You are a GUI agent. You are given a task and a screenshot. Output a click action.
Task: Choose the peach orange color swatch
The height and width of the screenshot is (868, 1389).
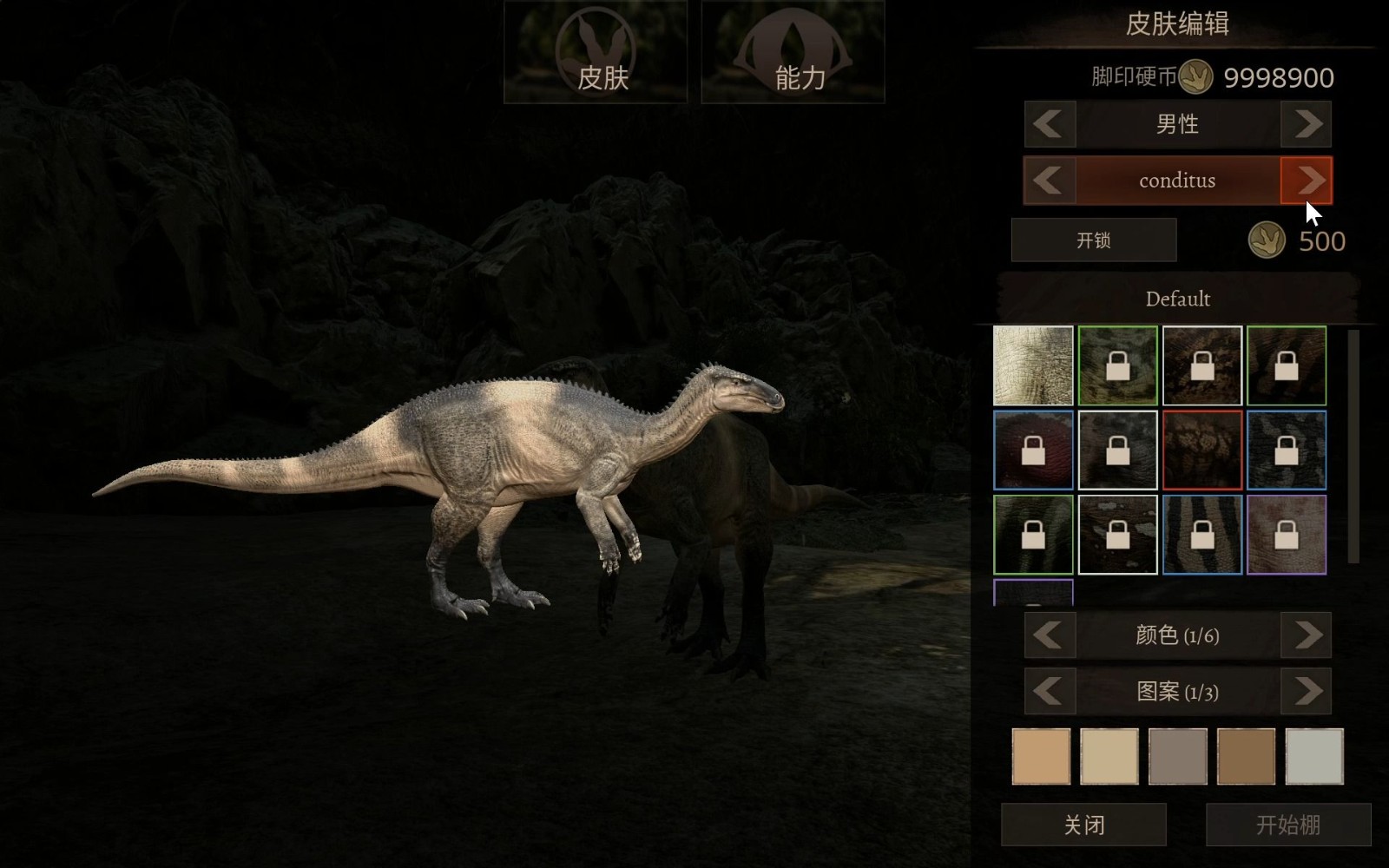1041,757
